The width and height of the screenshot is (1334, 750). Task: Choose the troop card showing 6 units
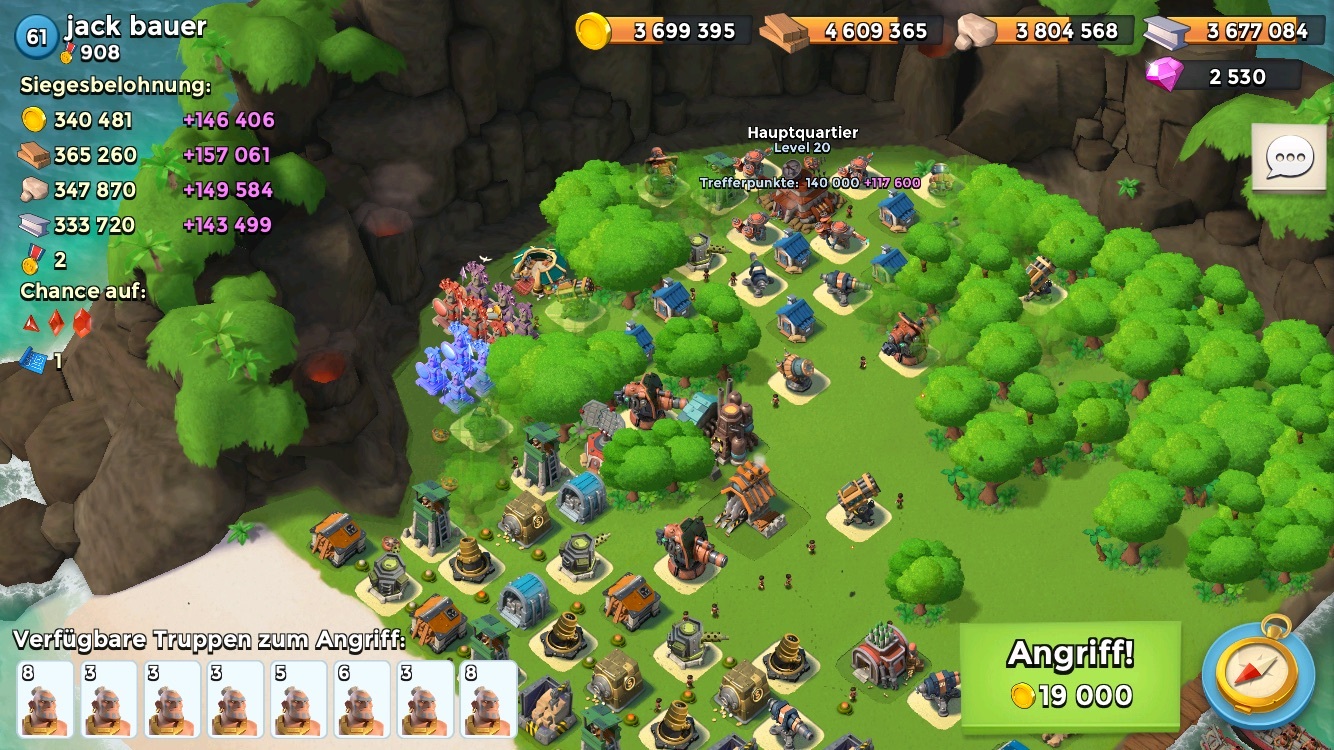362,698
